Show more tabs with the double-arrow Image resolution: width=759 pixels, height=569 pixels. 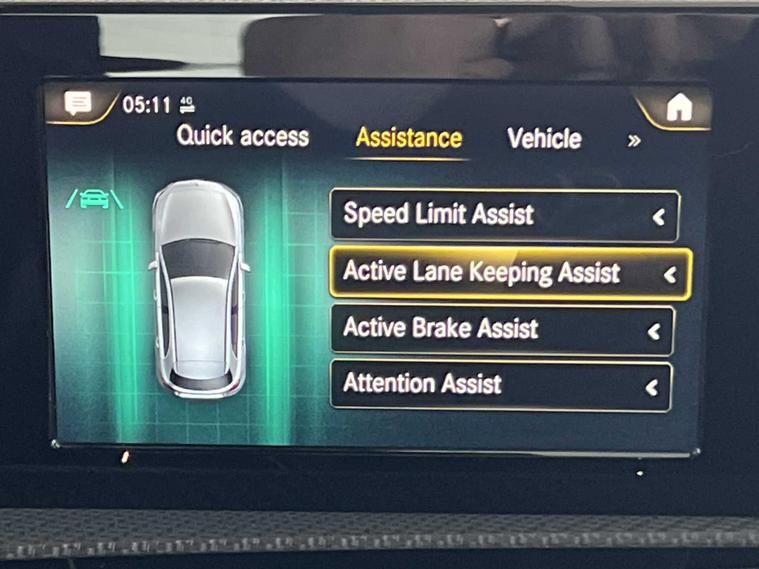coord(634,141)
